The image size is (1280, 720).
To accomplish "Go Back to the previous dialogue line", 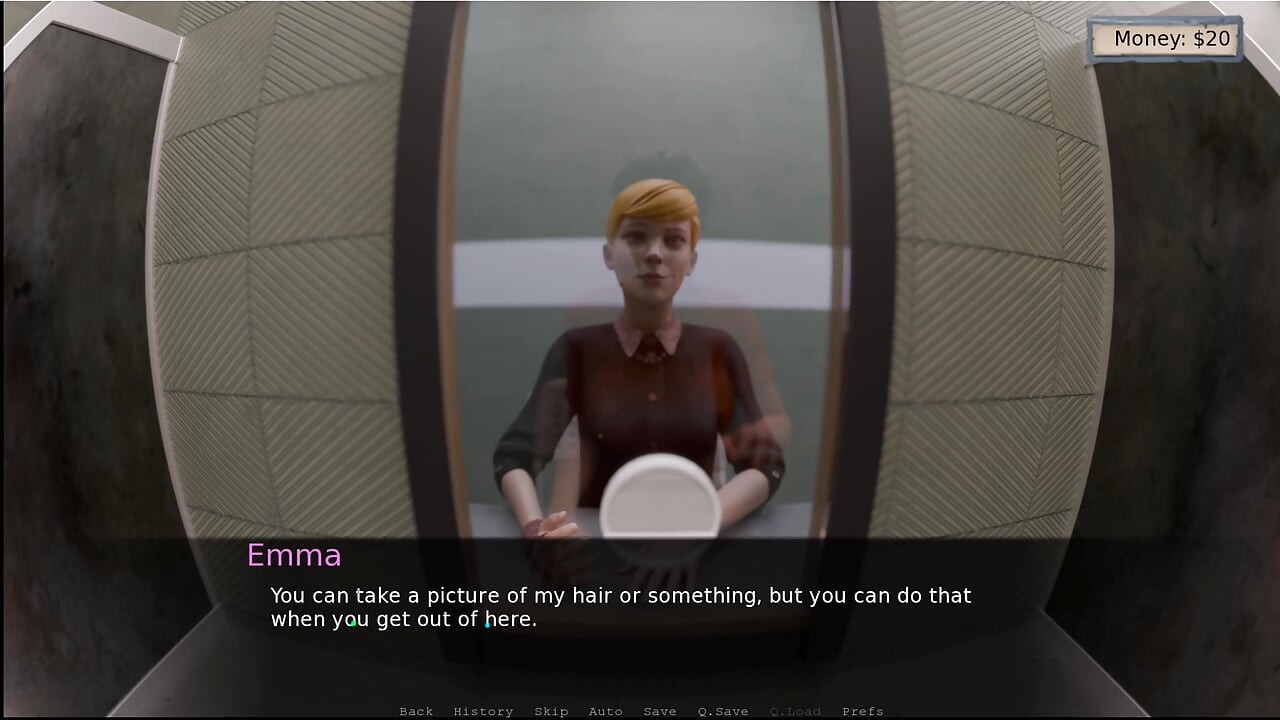I will 416,711.
